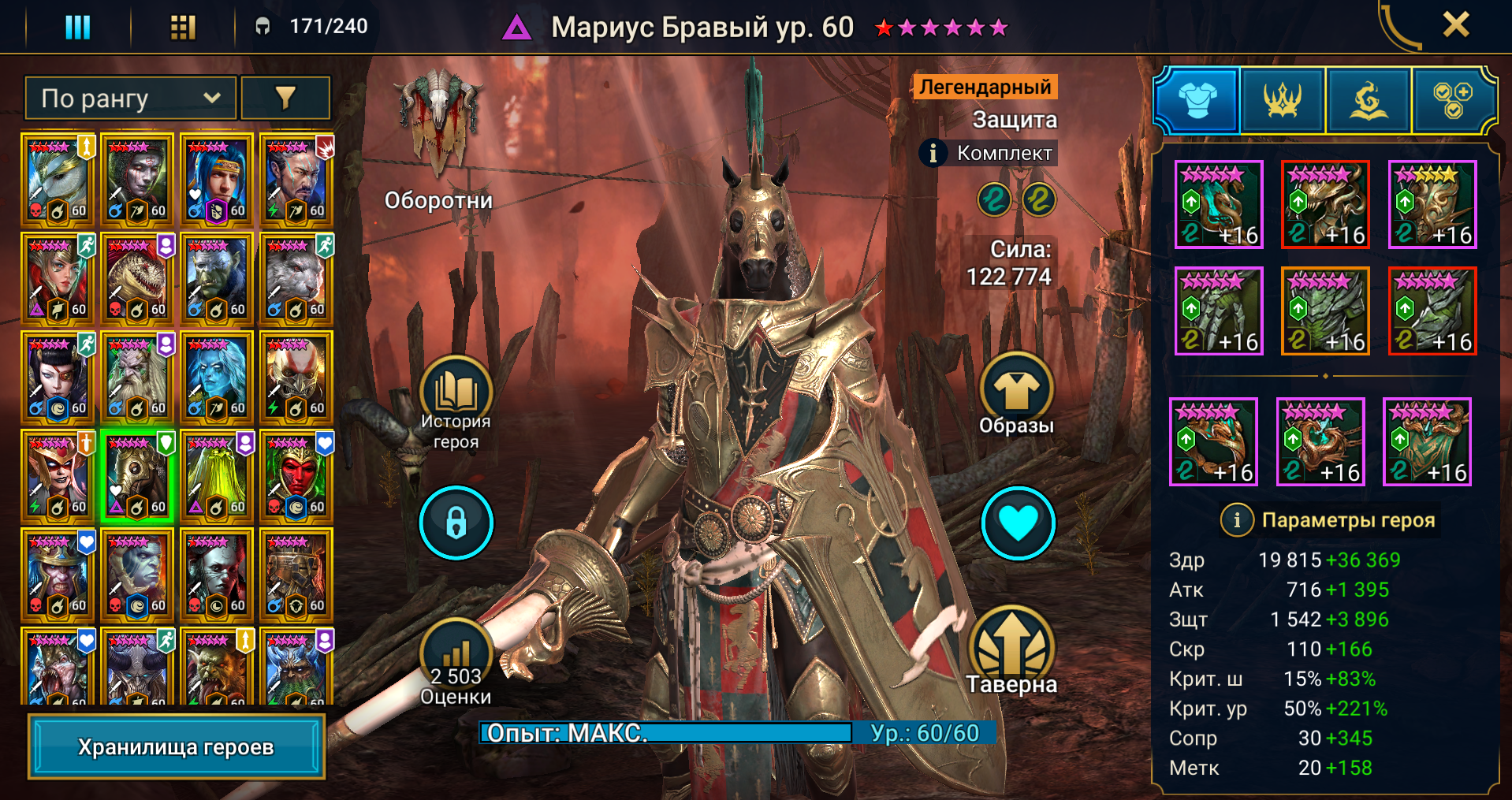Open 'Оценки' ratings icon

456,654
